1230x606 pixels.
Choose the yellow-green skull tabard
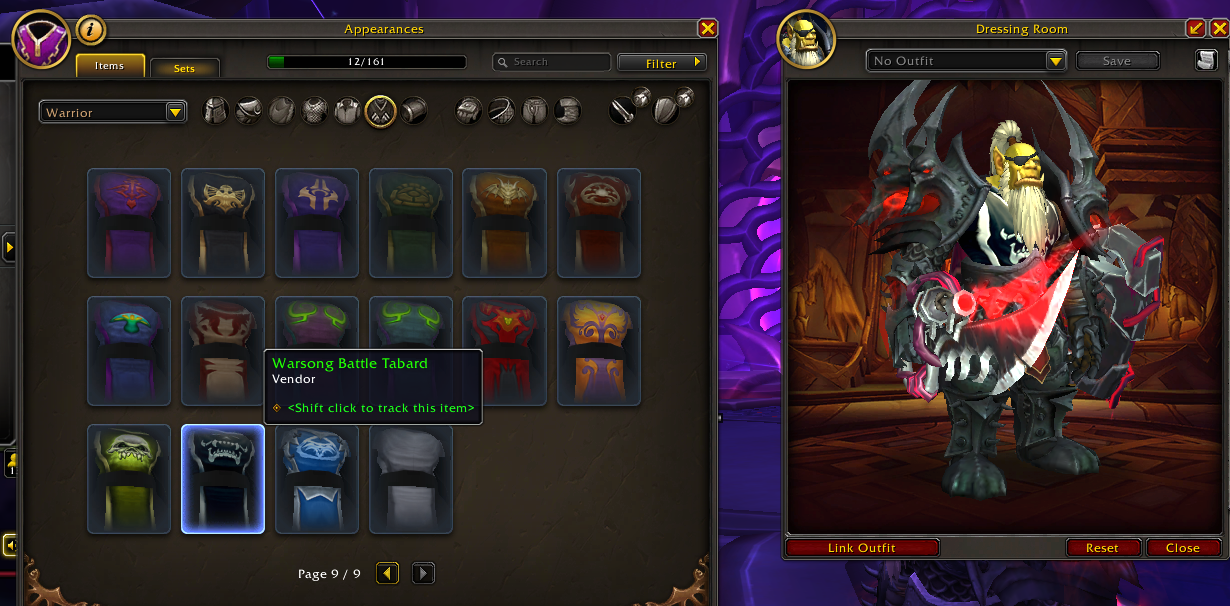click(129, 479)
